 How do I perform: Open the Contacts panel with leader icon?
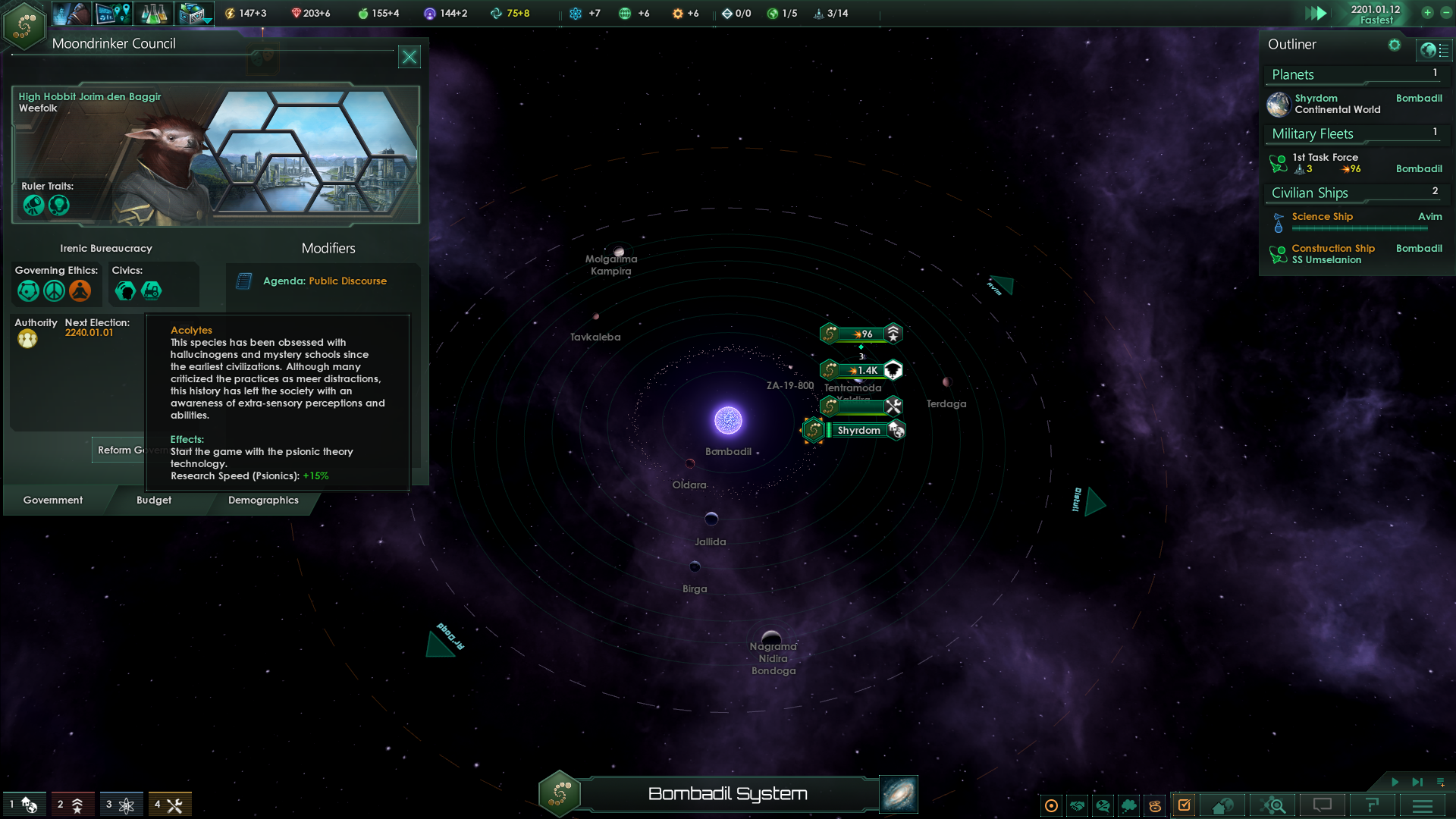point(71,13)
